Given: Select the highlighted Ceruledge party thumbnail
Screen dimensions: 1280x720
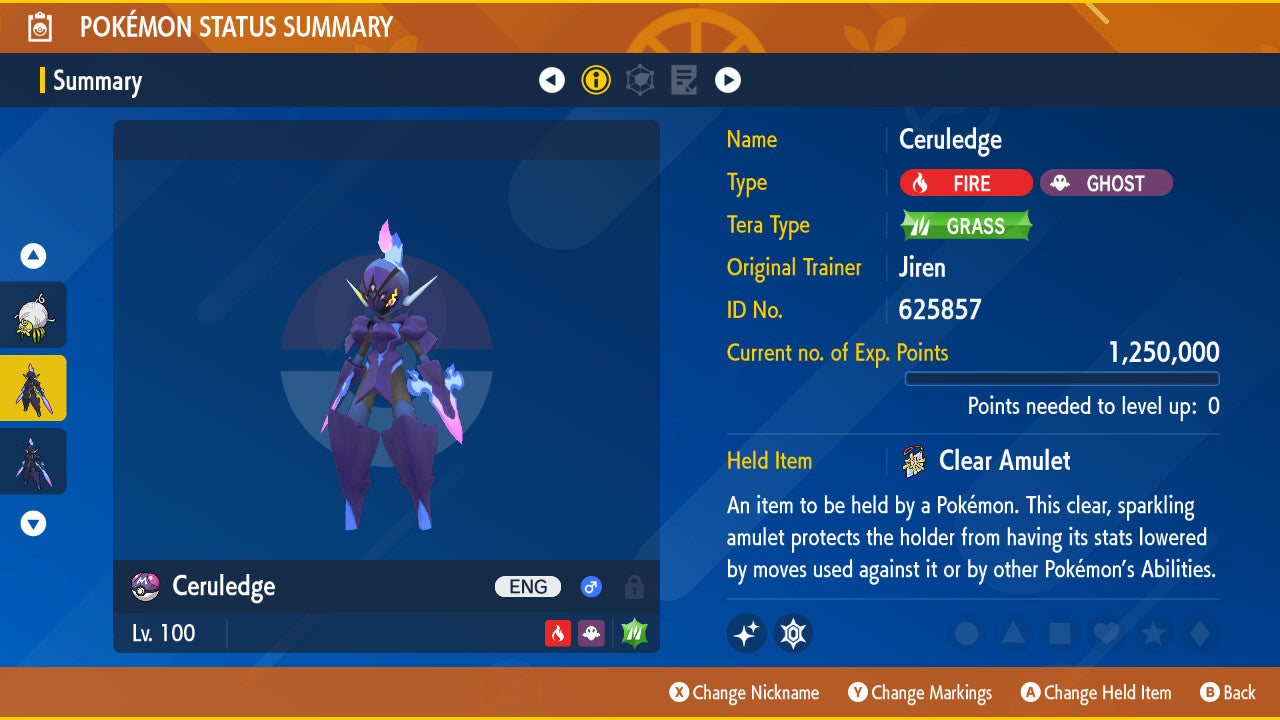Looking at the screenshot, I should pyautogui.click(x=33, y=388).
